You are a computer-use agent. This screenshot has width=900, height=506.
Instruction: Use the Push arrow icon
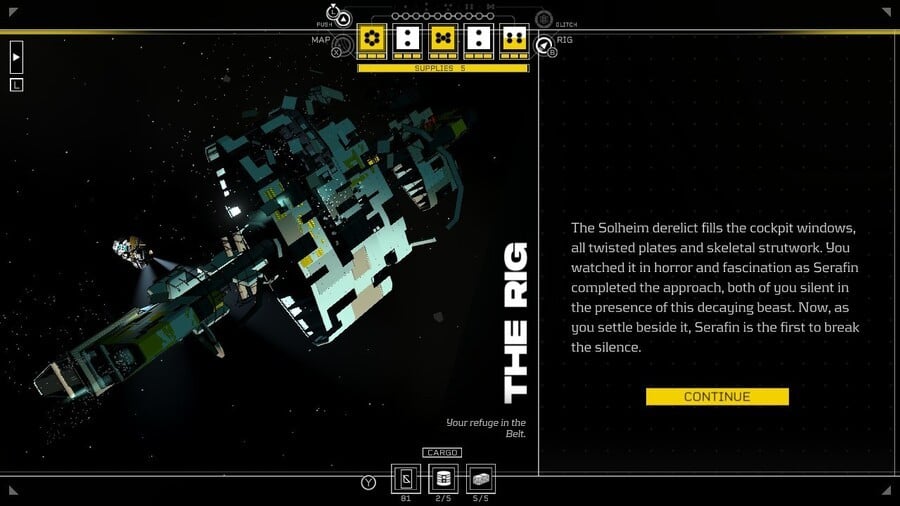343,18
